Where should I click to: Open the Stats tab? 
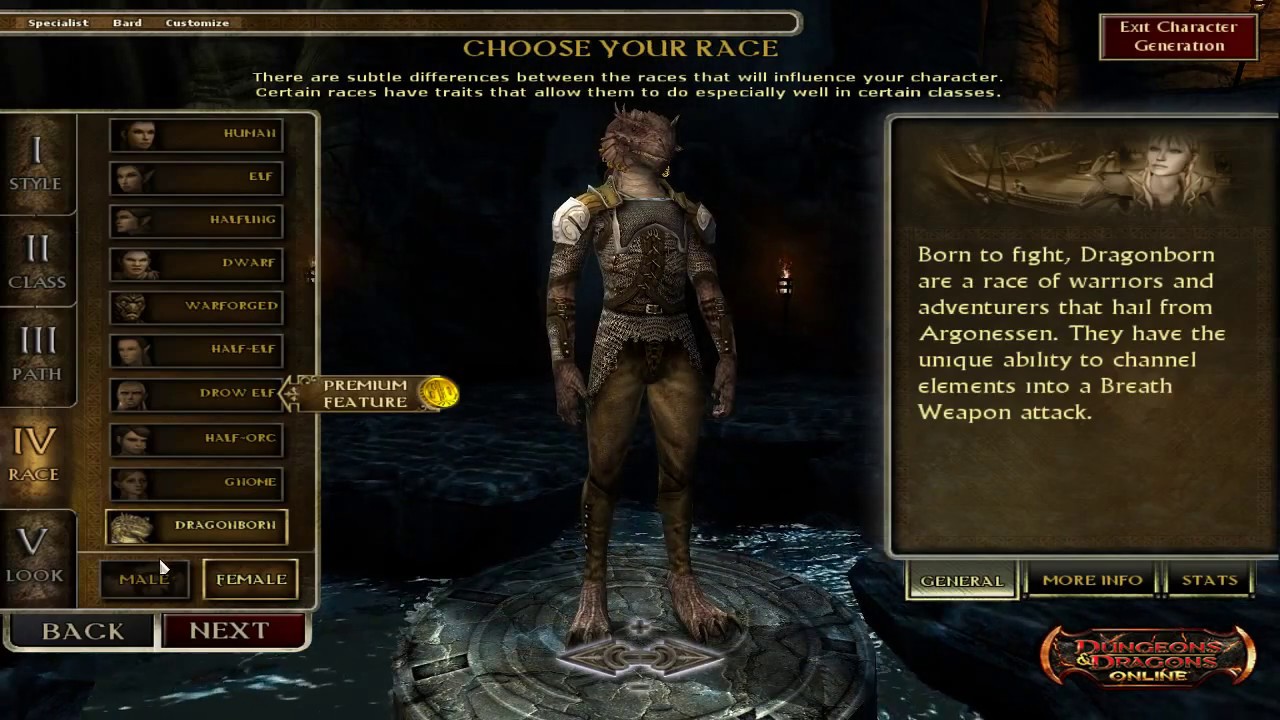[1209, 580]
